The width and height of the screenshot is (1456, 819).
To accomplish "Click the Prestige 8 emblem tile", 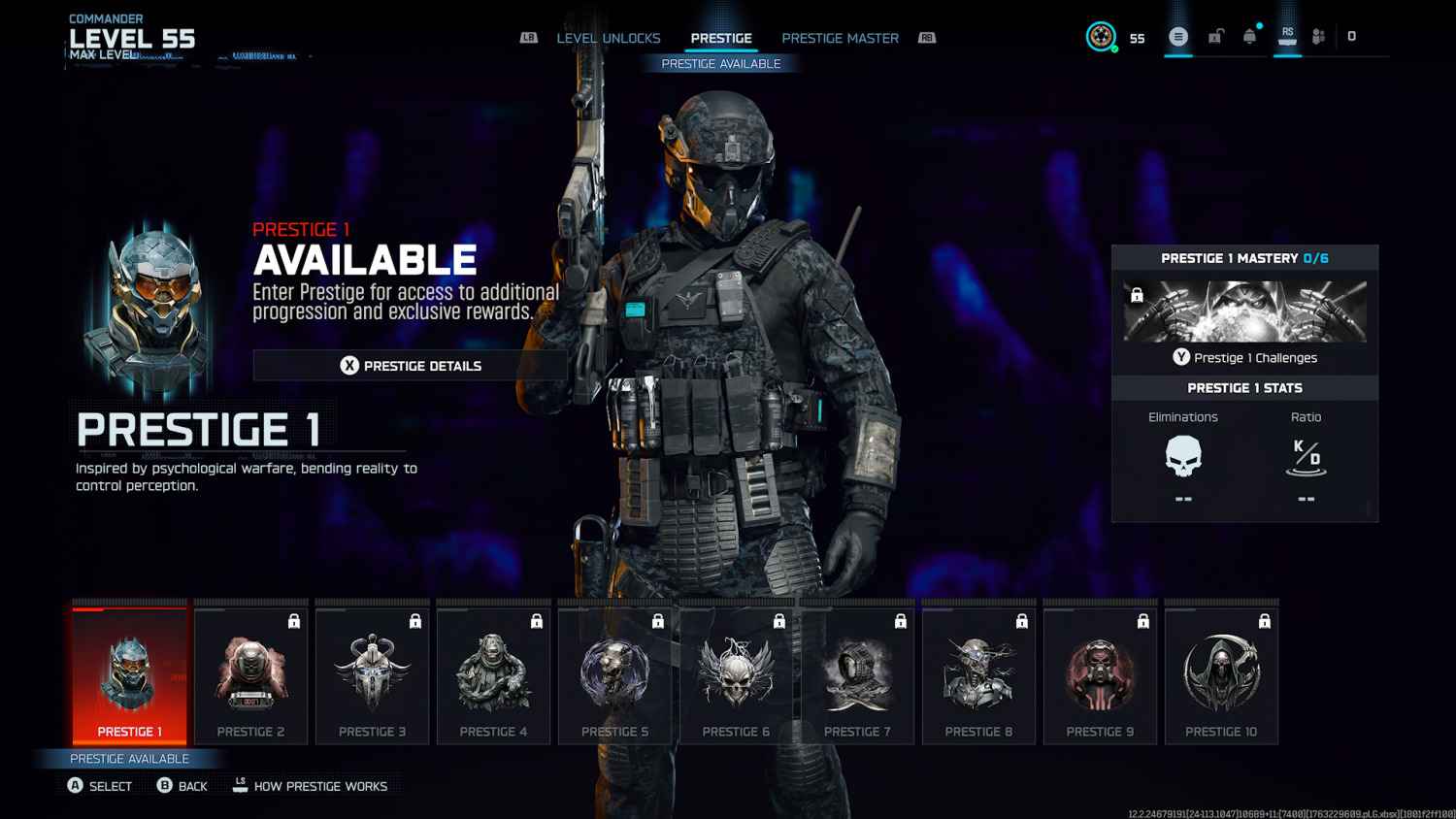I will tap(978, 676).
